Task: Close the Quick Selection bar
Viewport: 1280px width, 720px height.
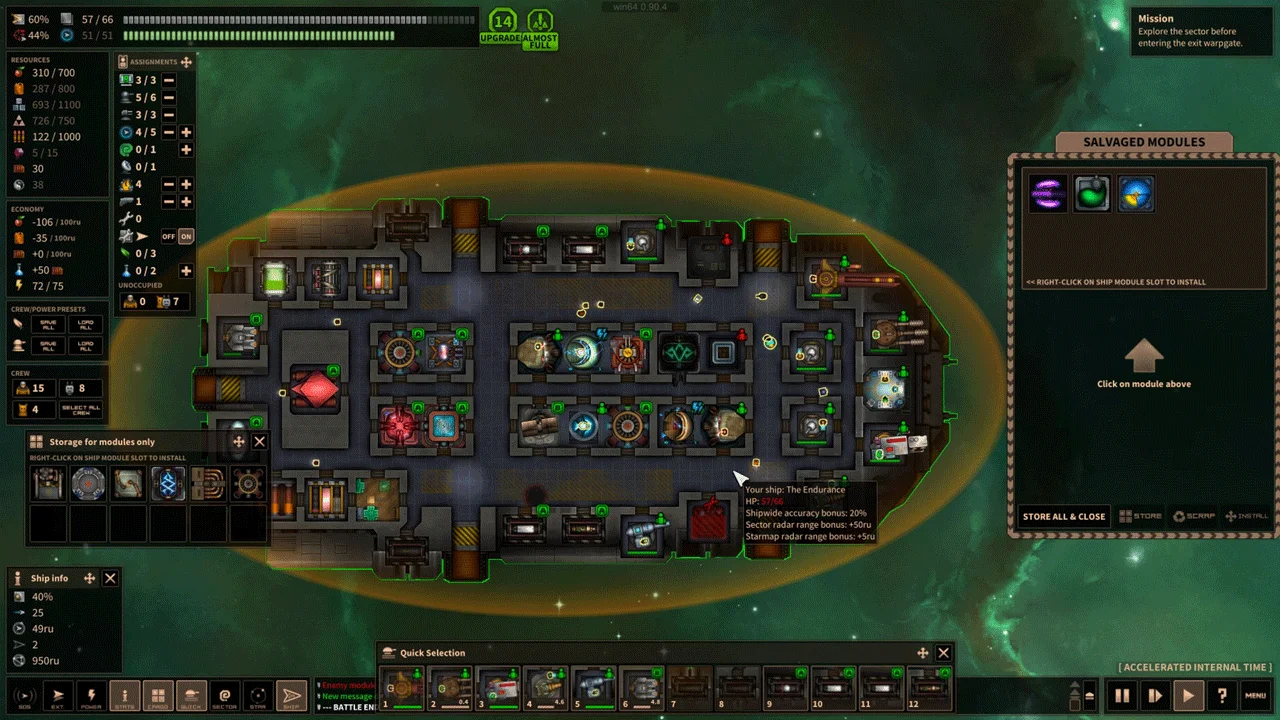Action: pyautogui.click(x=943, y=653)
